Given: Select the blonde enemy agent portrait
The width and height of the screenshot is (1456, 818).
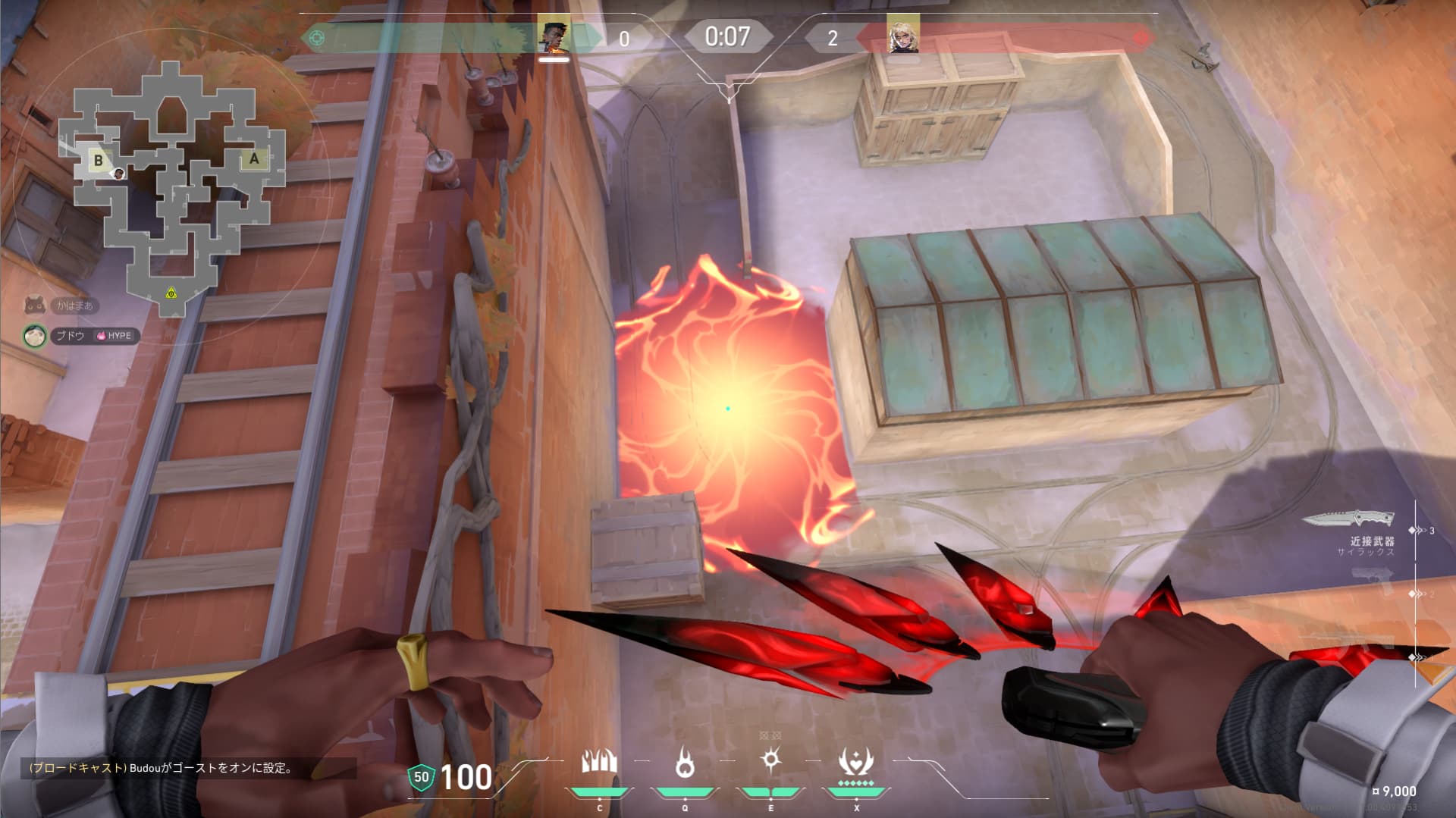Looking at the screenshot, I should point(903,36).
